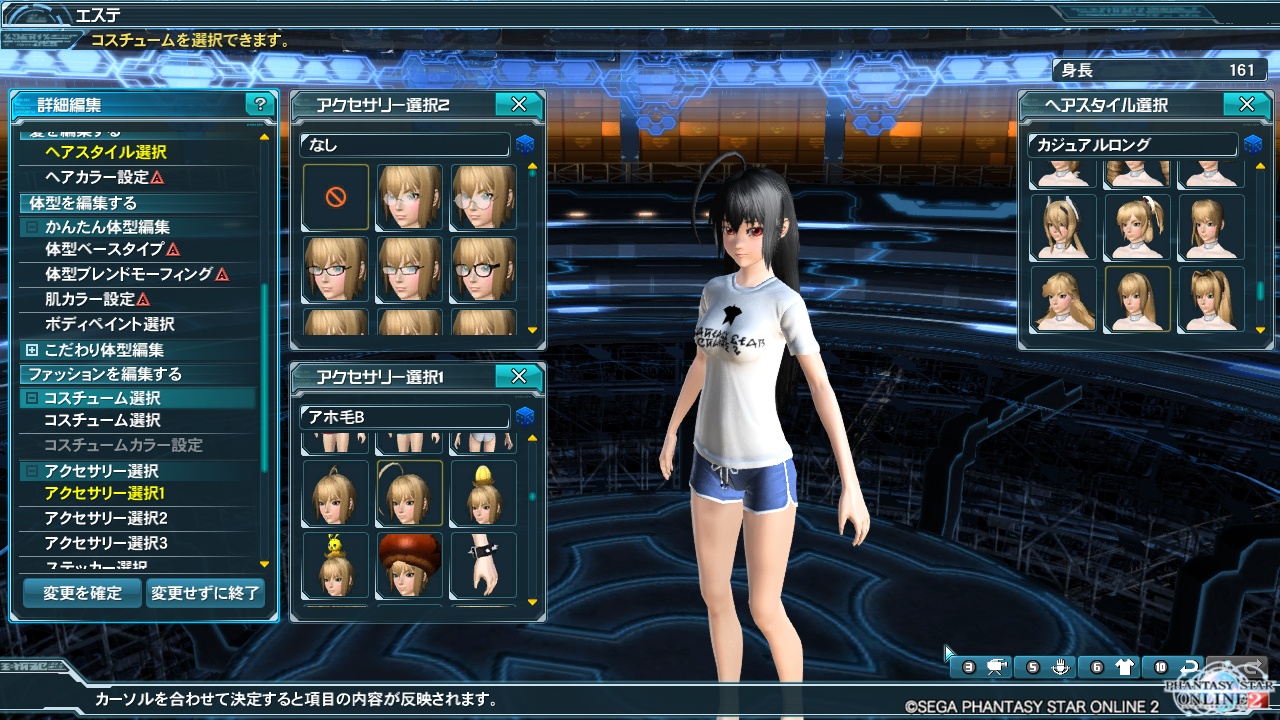Screen dimensions: 1280x720
Task: Close the アクセサリー選択2 window
Action: coord(518,104)
